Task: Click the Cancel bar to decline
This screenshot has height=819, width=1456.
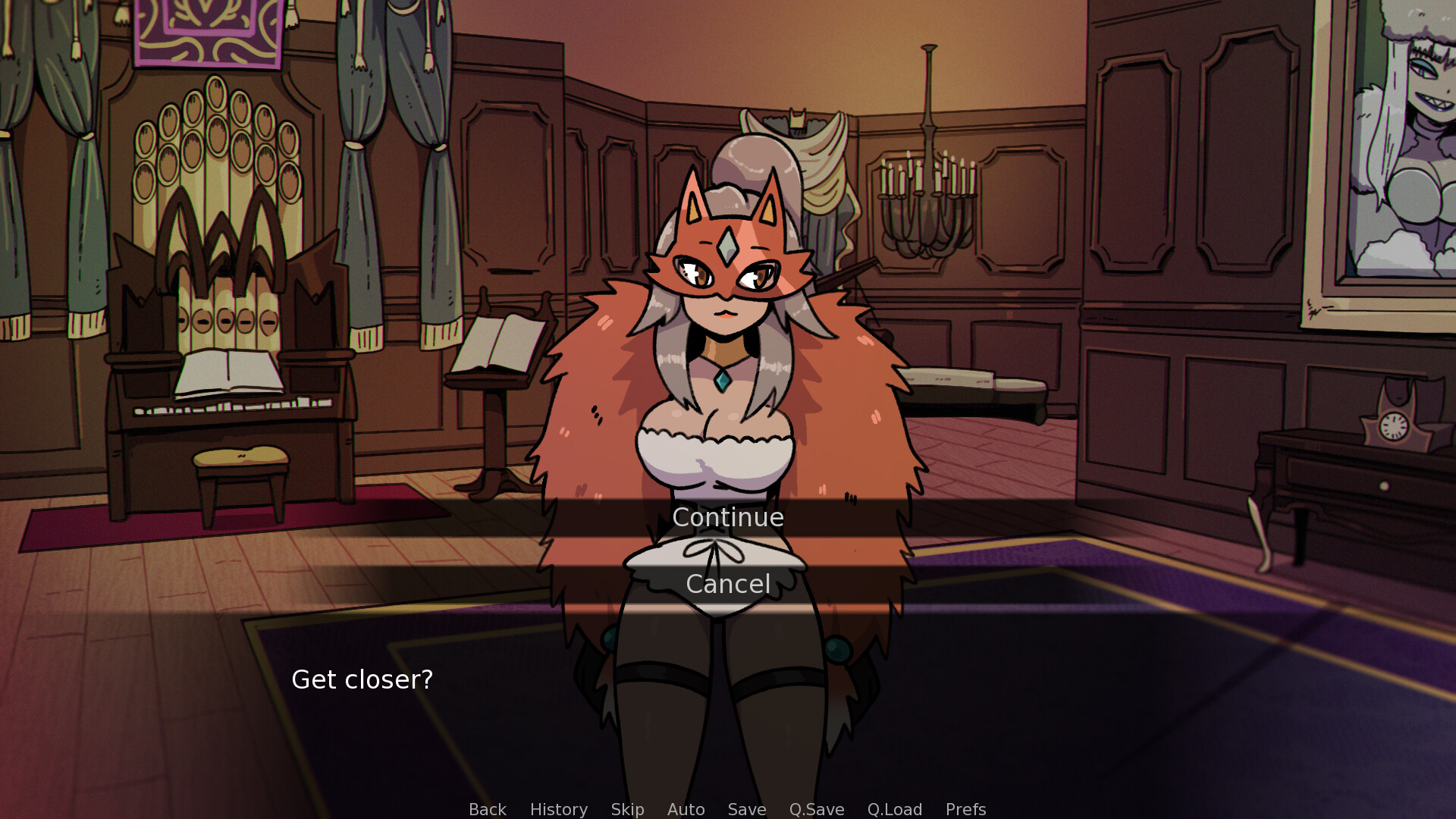Action: (x=727, y=584)
